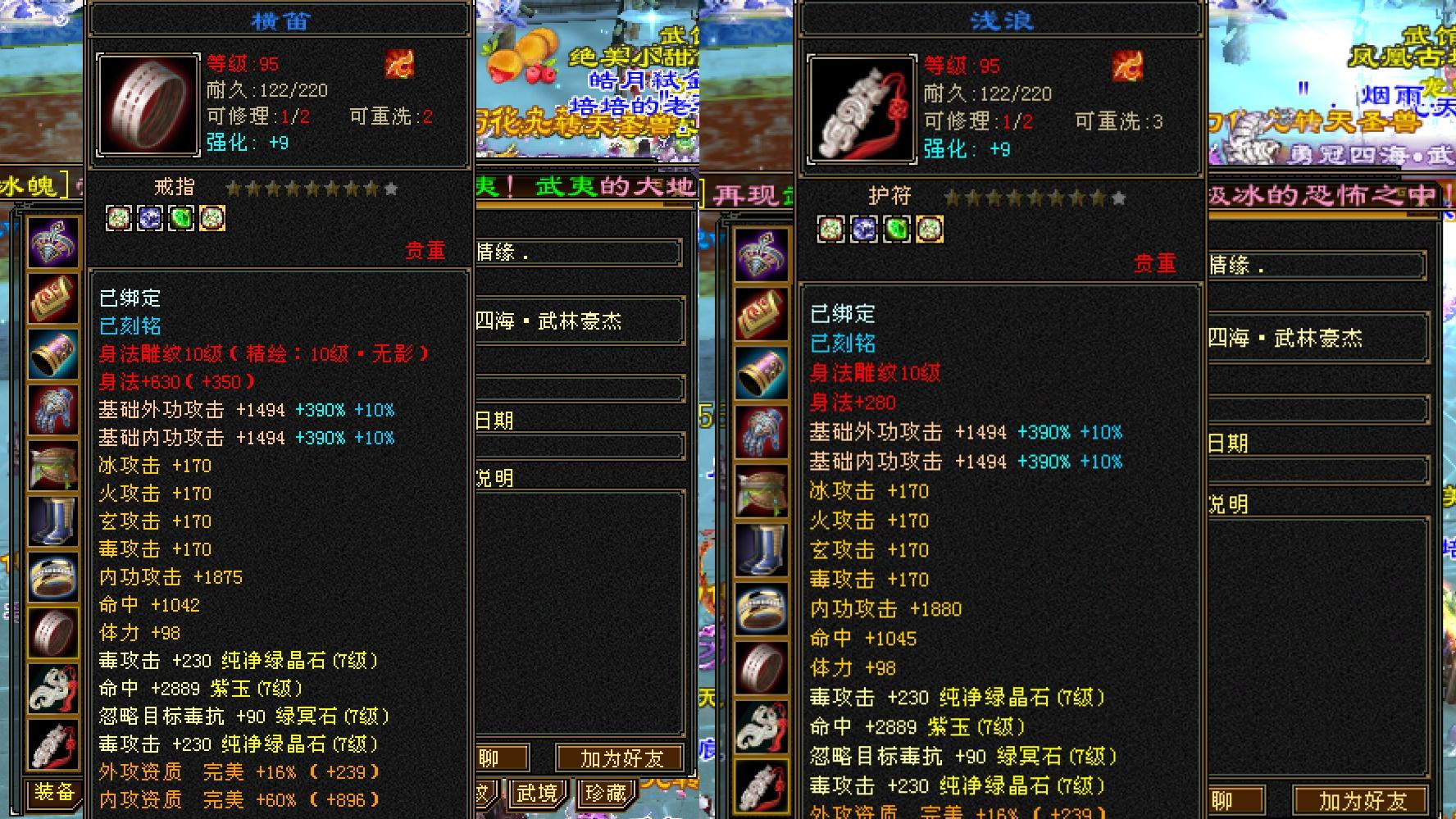Select the first green gem socket on 横笛
The image size is (1456, 819).
pyautogui.click(x=119, y=218)
